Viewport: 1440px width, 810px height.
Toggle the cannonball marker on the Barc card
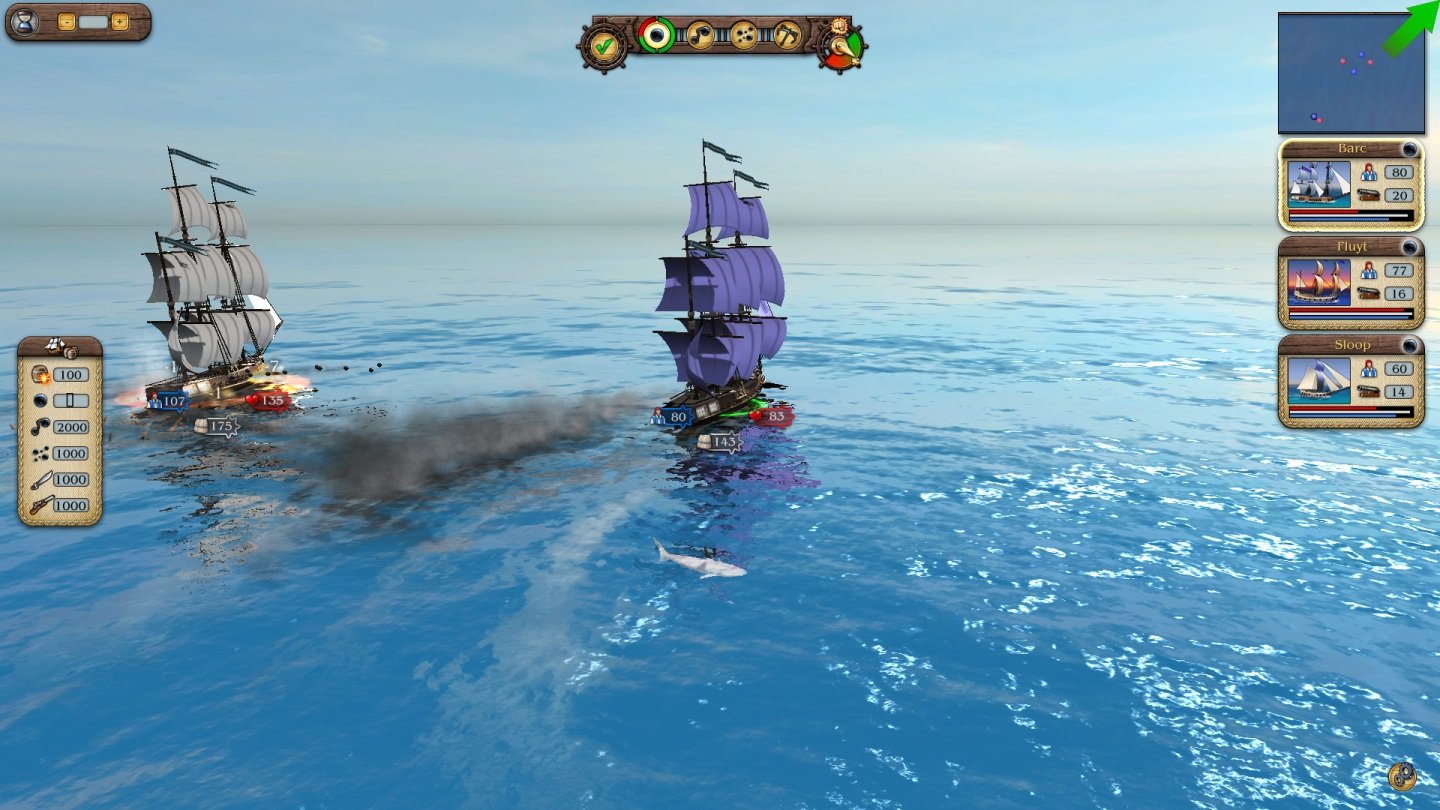point(1411,149)
